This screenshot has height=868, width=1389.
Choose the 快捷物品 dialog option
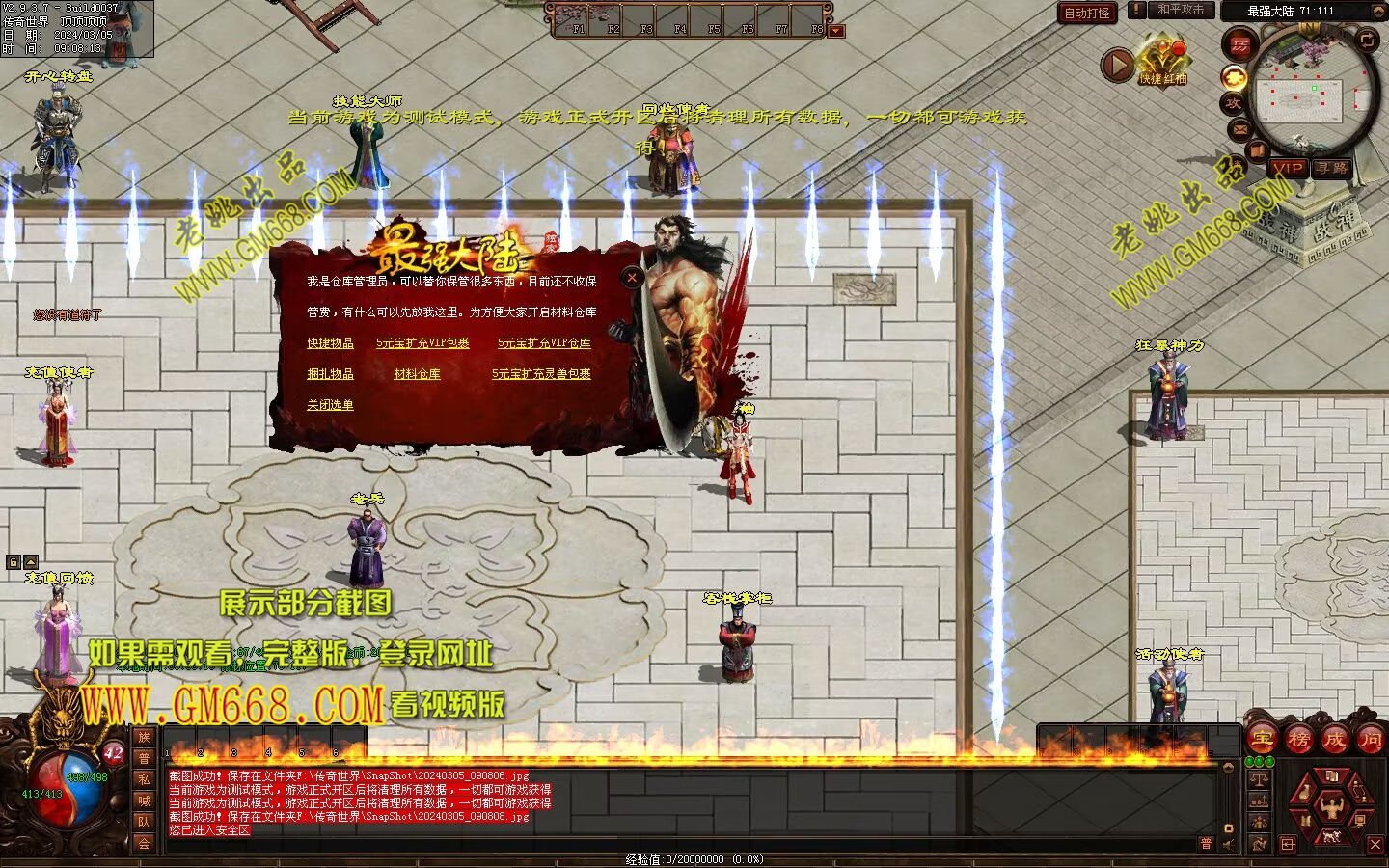(x=330, y=343)
